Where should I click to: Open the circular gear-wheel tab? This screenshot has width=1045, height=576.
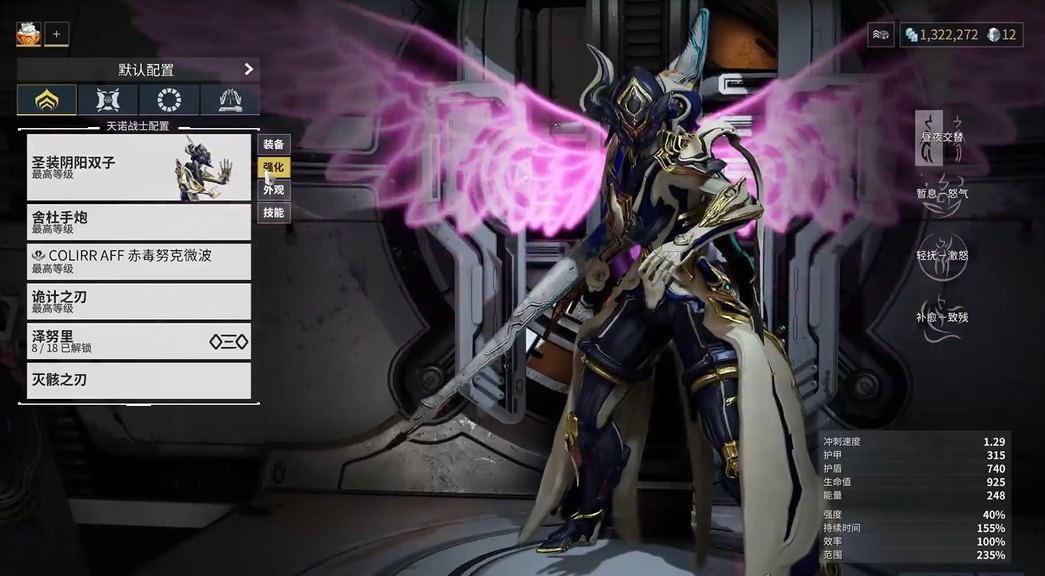point(169,100)
